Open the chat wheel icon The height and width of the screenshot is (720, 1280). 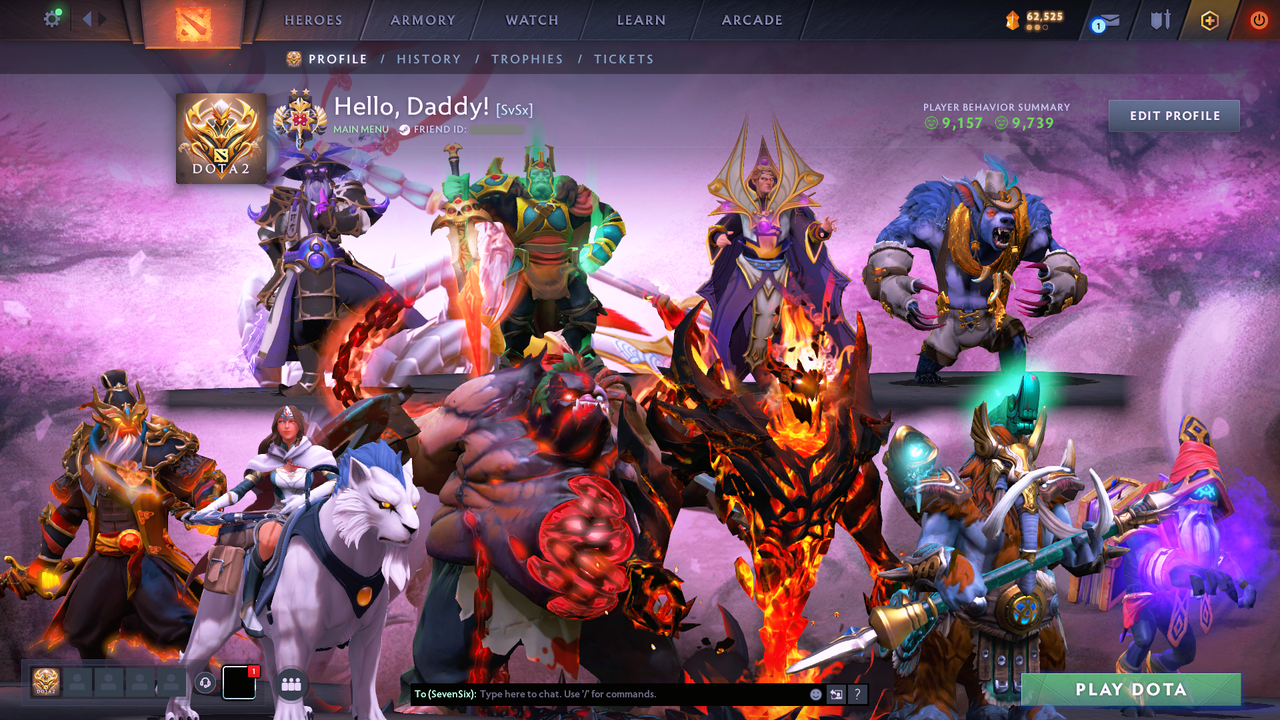click(x=835, y=693)
